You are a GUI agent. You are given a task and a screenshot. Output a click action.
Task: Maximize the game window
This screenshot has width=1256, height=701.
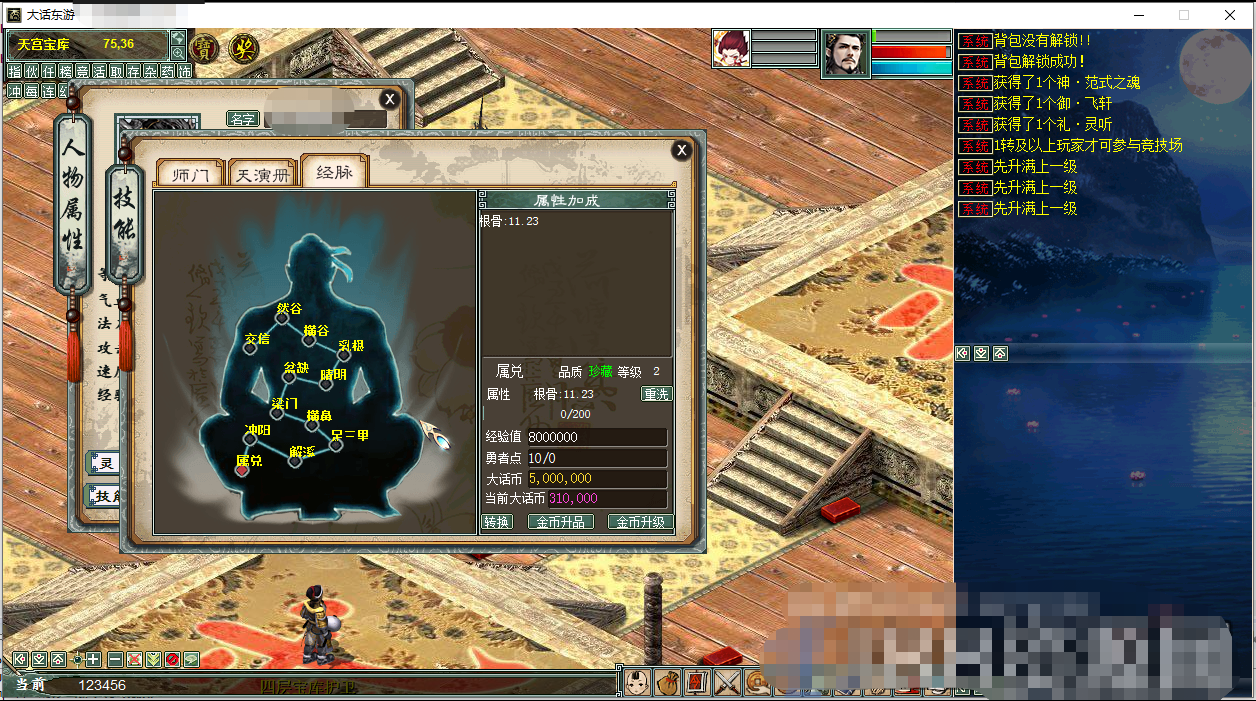(x=1184, y=15)
